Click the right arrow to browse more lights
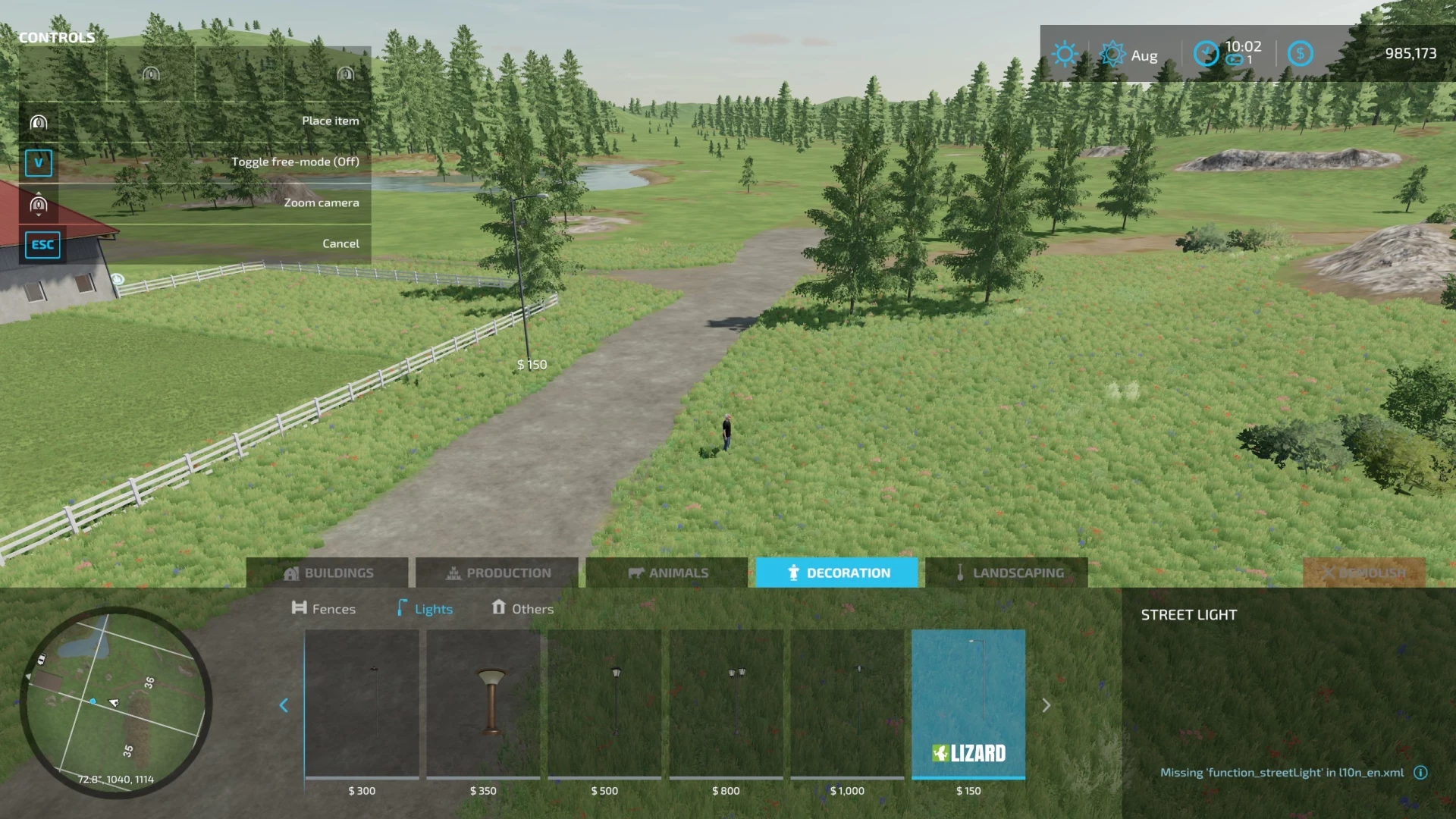 [1047, 705]
